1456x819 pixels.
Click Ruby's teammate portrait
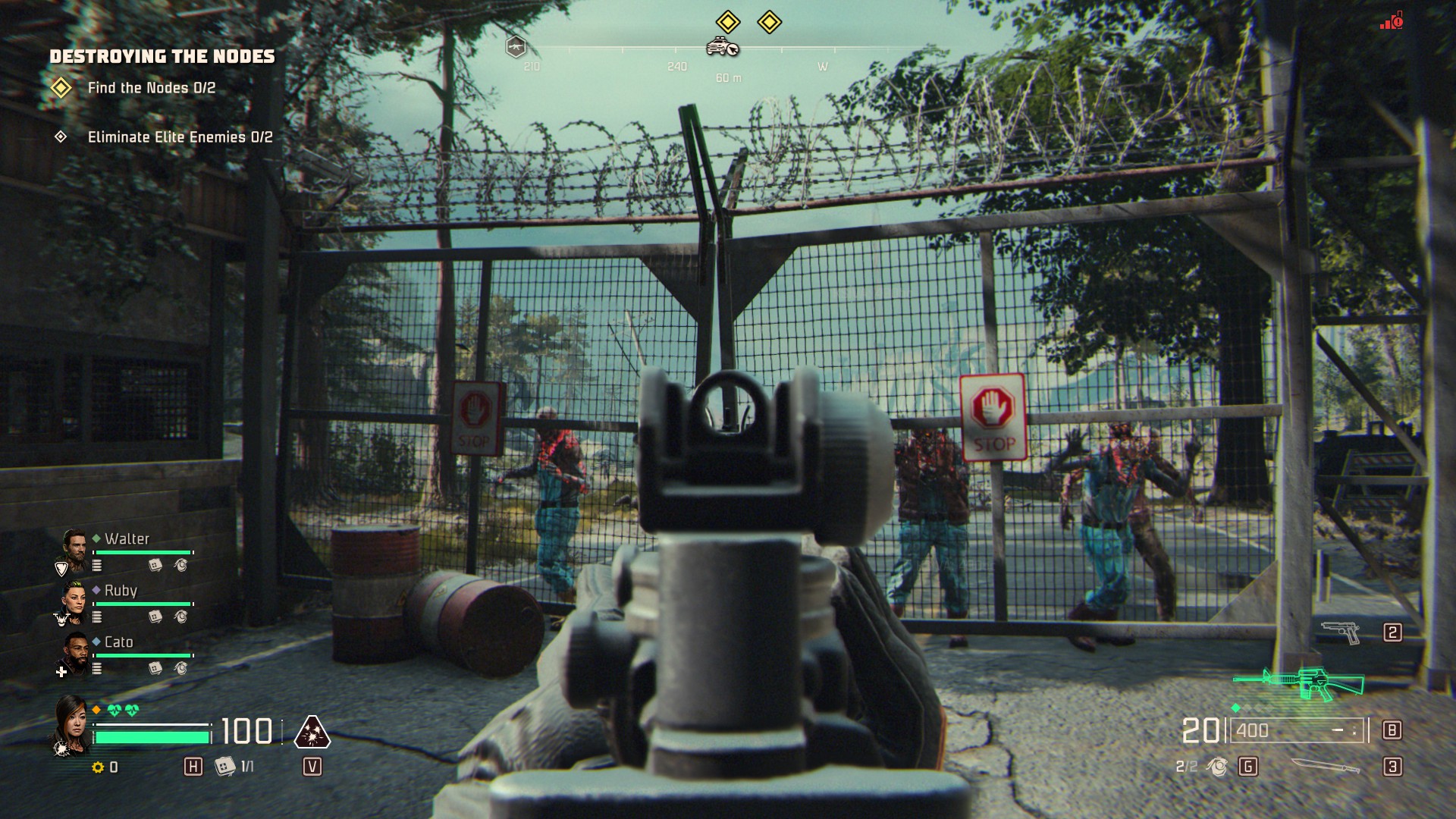pyautogui.click(x=74, y=601)
